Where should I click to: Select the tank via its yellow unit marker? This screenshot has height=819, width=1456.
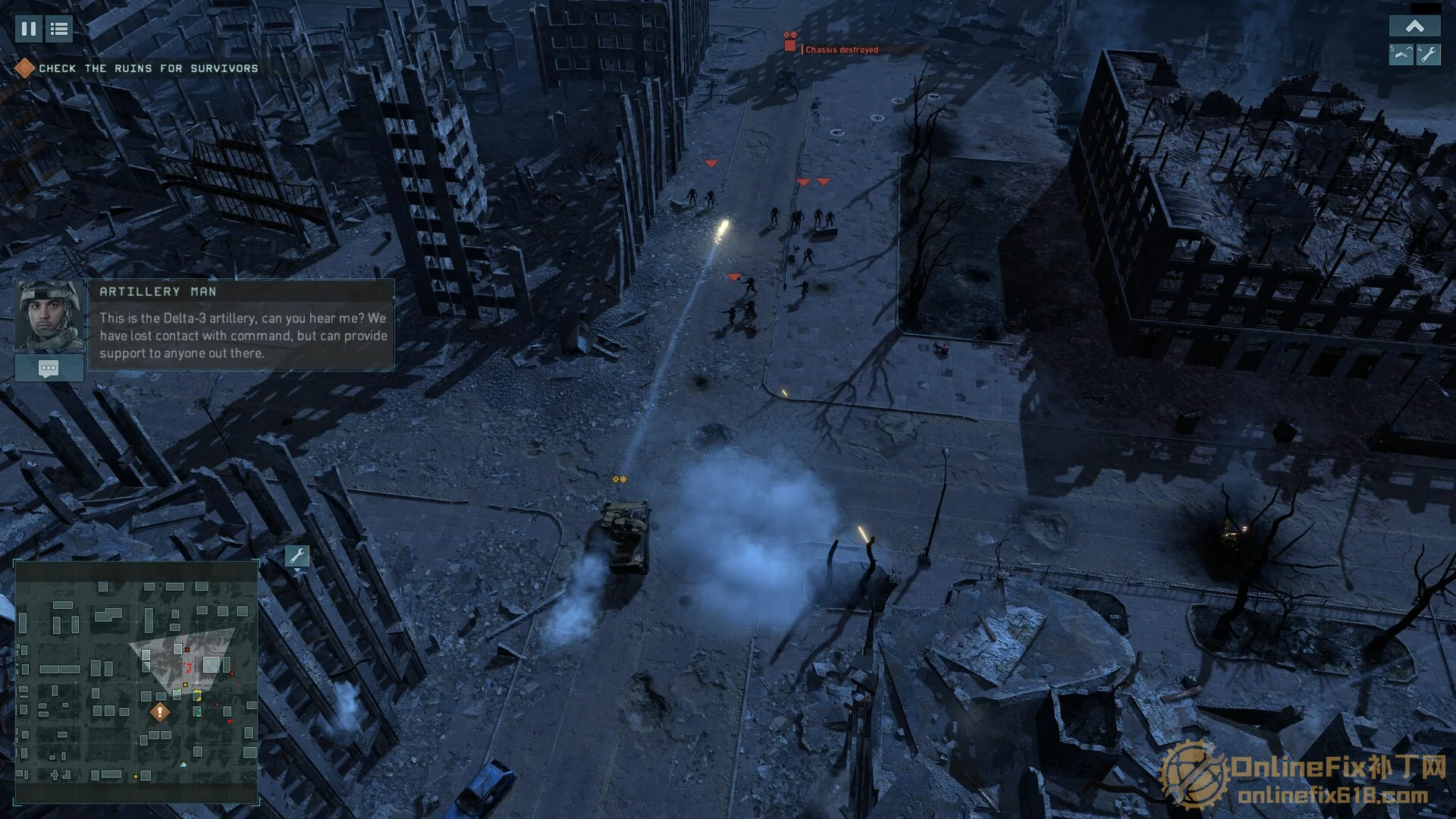620,479
